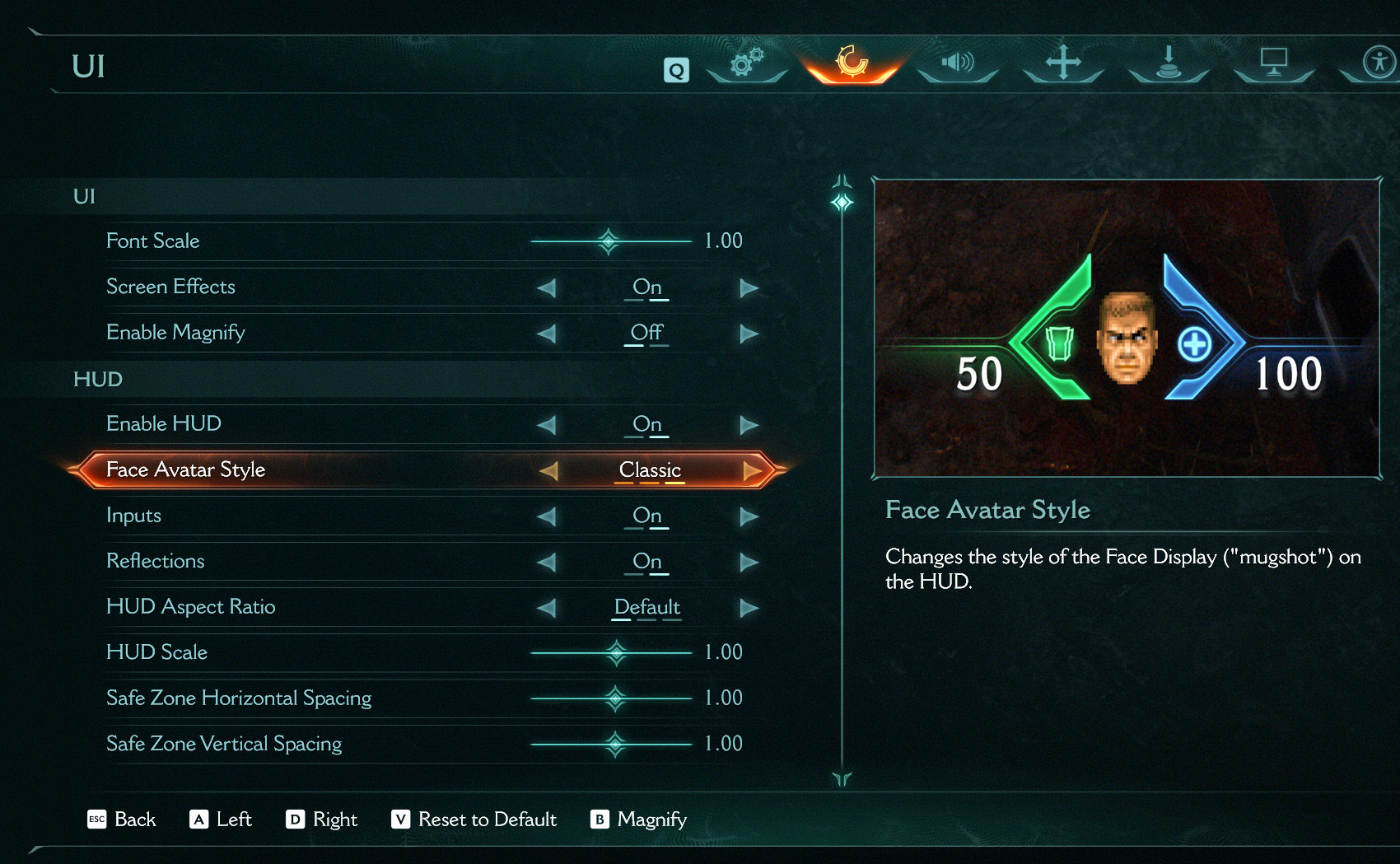Cycle HUD Aspect Ratio right arrow
Viewport: 1400px width, 864px height.
749,608
